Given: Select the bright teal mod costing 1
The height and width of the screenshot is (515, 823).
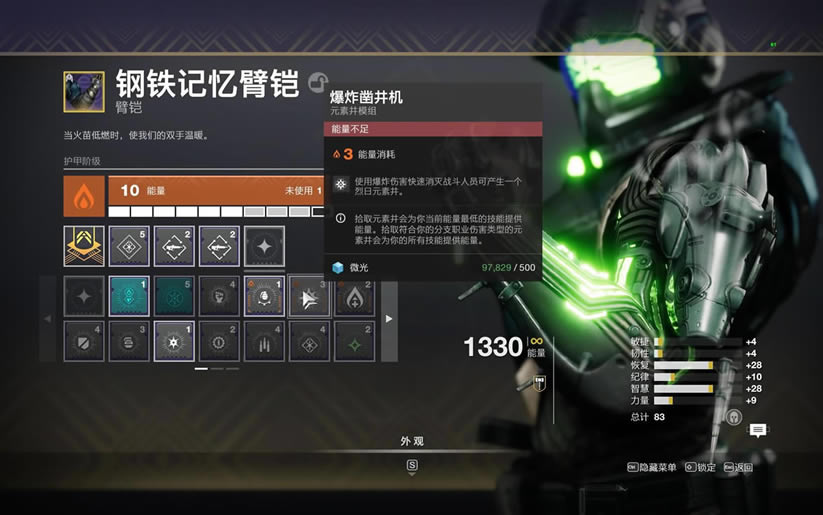Looking at the screenshot, I should pos(129,297).
